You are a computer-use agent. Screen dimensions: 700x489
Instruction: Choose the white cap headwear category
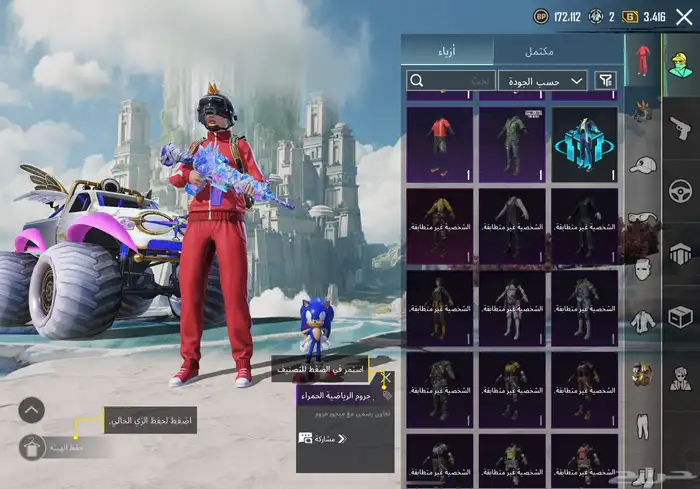pos(642,165)
